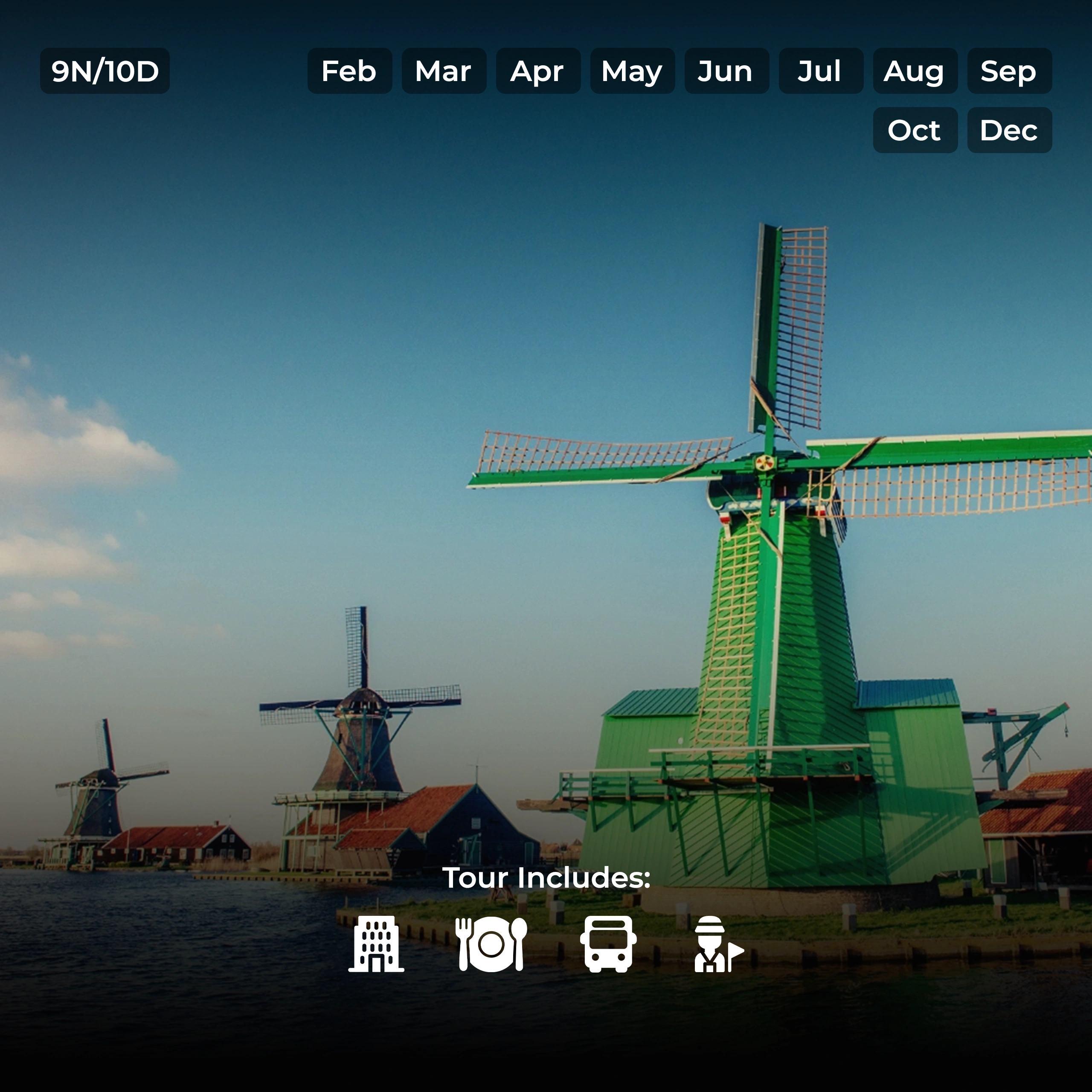The image size is (1092, 1092).
Task: Select the Jul month chip
Action: 821,71
